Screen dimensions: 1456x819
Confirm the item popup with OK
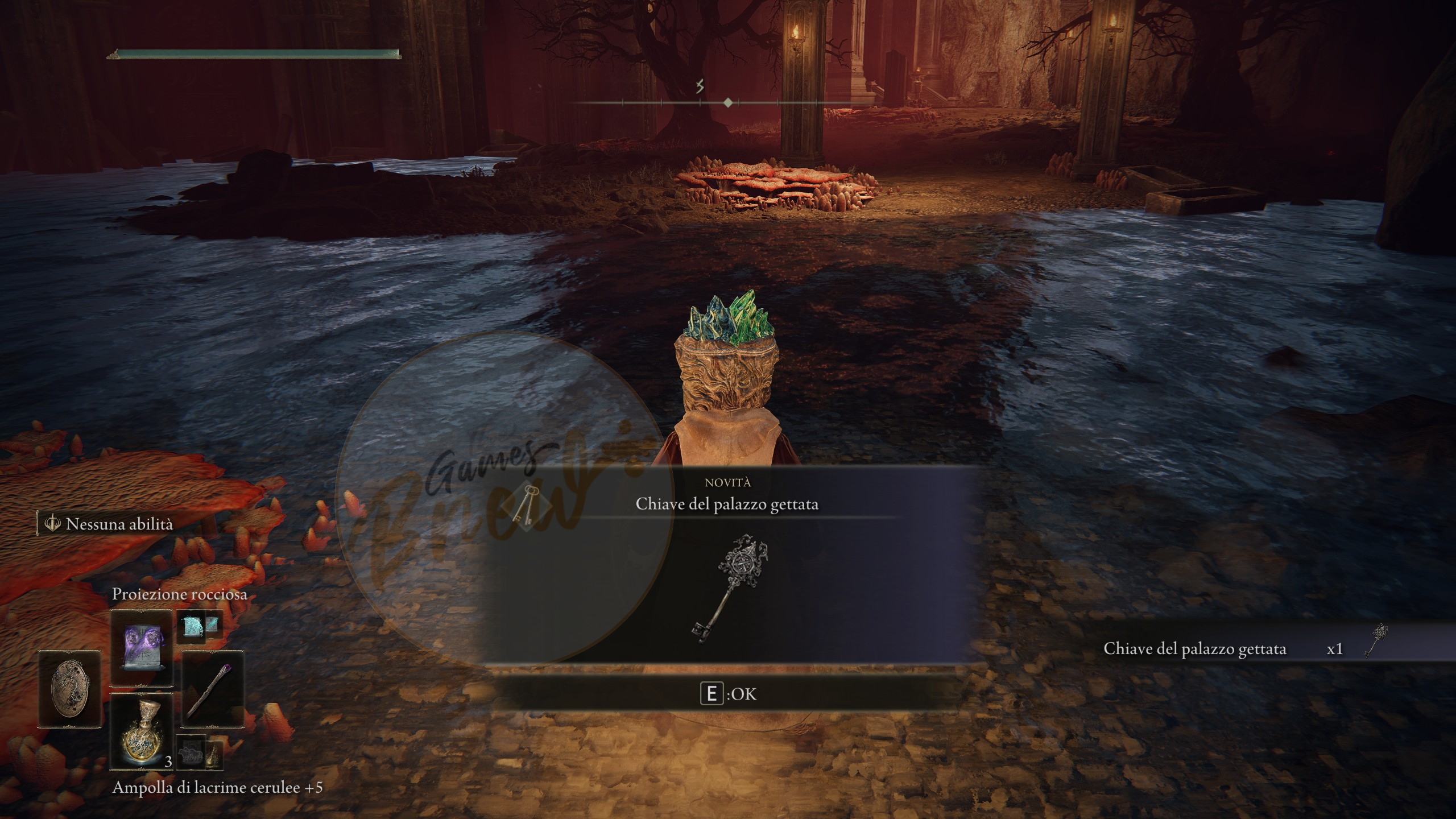729,694
